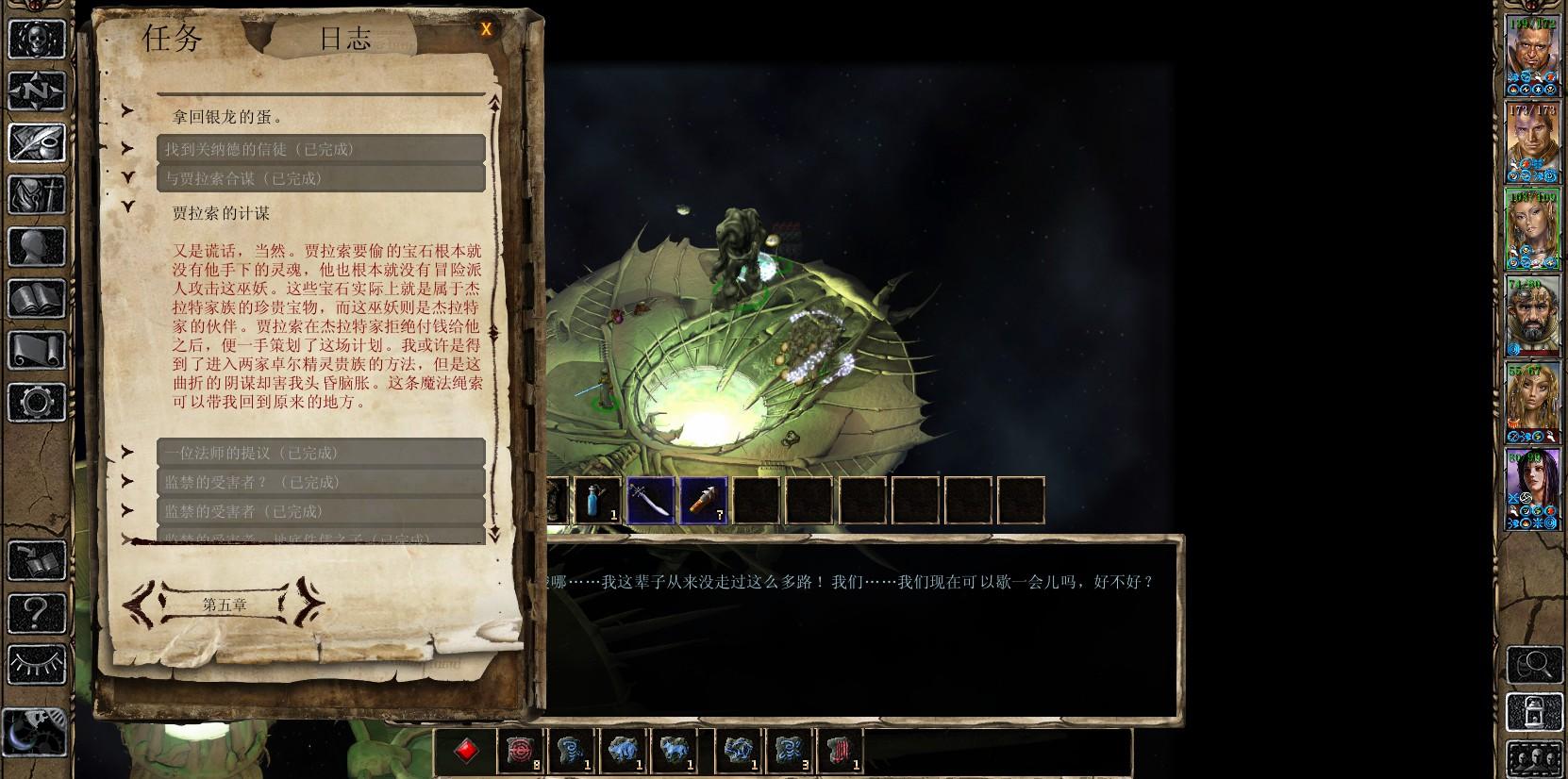Expand the 拿回银龙的蛋 quest entry
This screenshot has width=1568, height=779.
pos(127,110)
